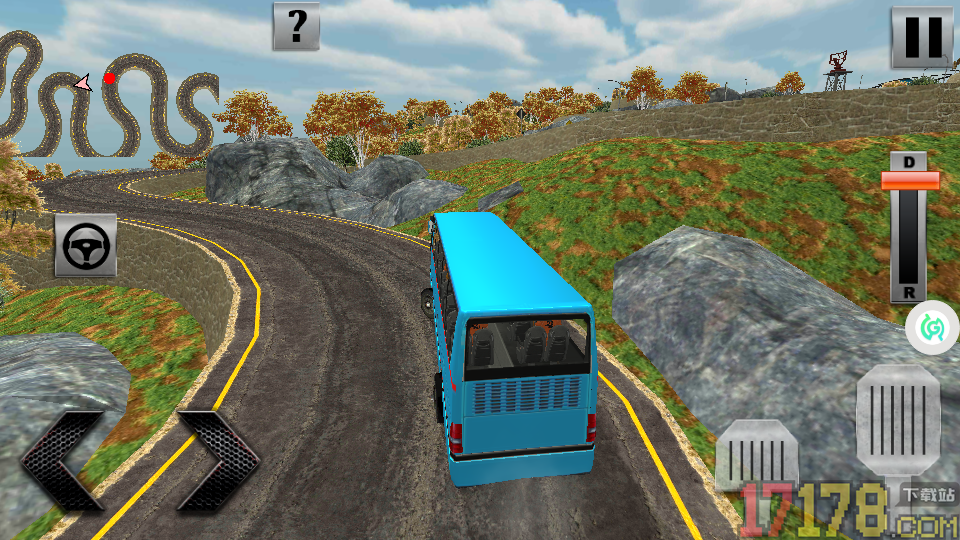This screenshot has width=960, height=540.
Task: Pause the game
Action: point(921,37)
